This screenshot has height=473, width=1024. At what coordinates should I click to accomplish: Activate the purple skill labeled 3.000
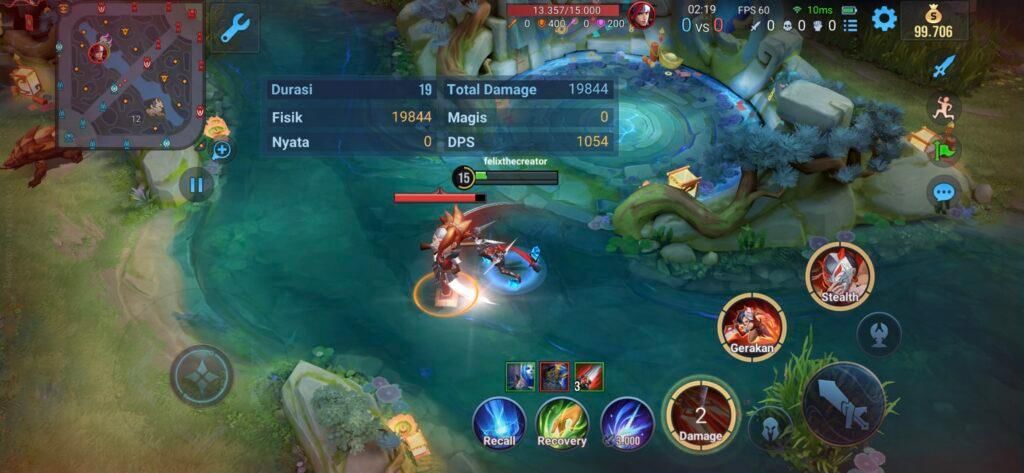click(x=627, y=422)
